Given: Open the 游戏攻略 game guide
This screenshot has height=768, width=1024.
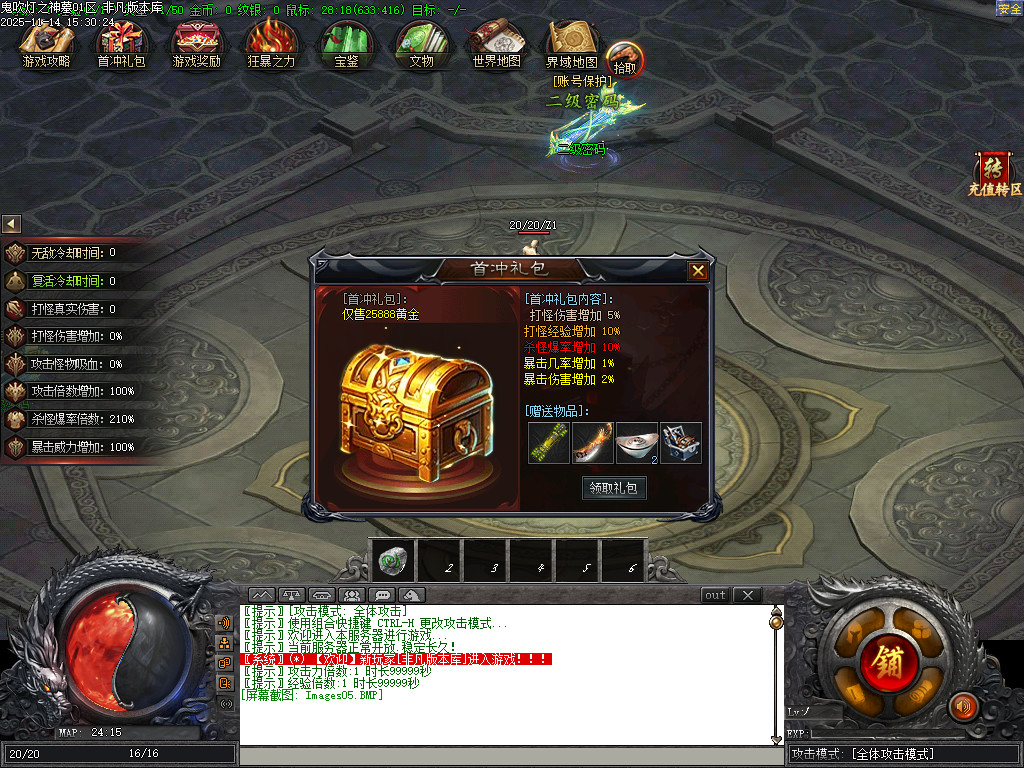Looking at the screenshot, I should click(46, 44).
